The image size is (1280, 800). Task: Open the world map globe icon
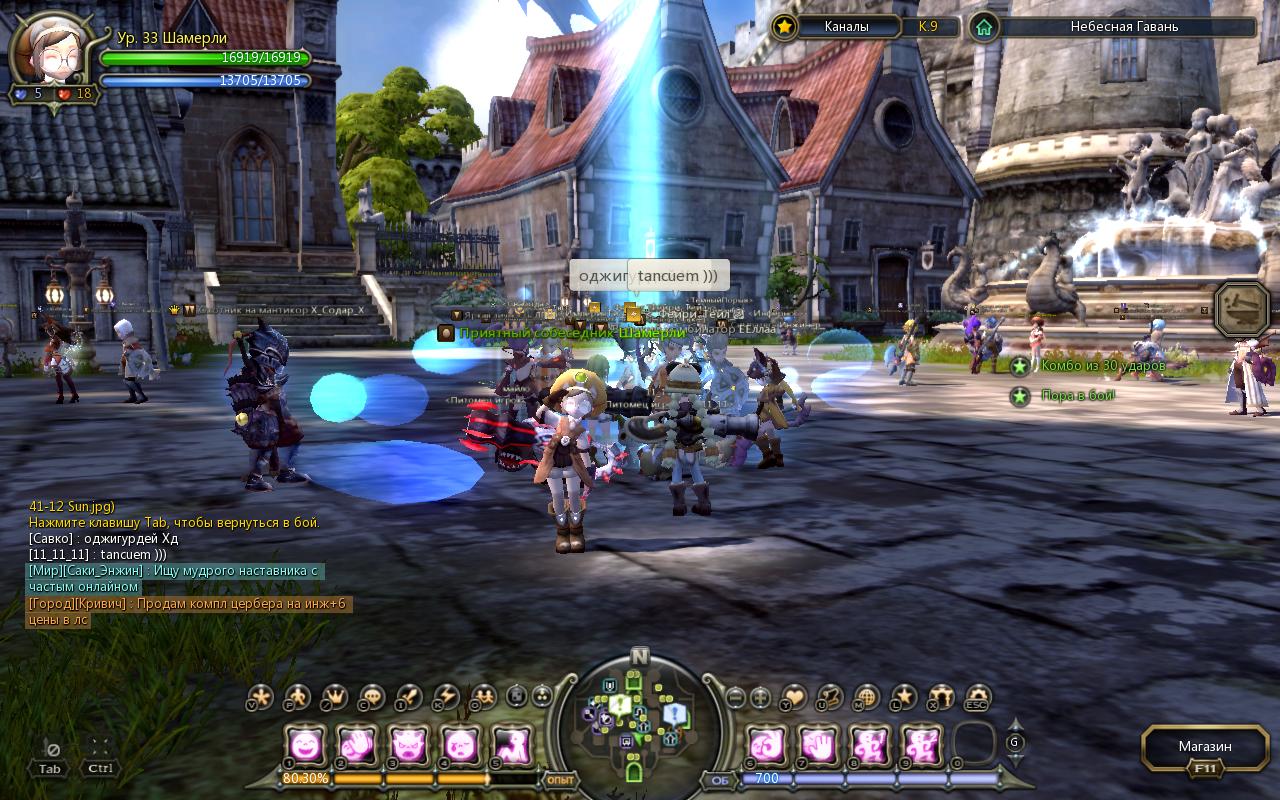pos(867,697)
